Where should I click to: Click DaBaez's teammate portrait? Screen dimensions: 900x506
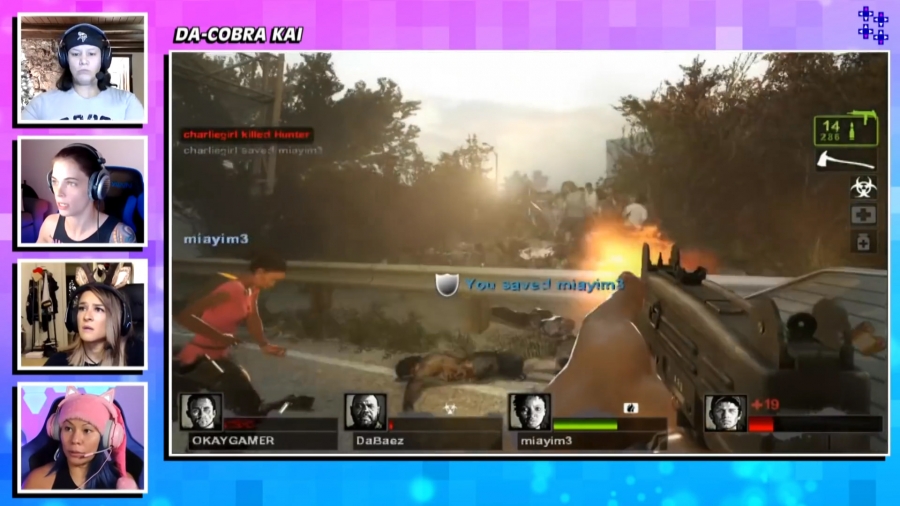tap(365, 412)
